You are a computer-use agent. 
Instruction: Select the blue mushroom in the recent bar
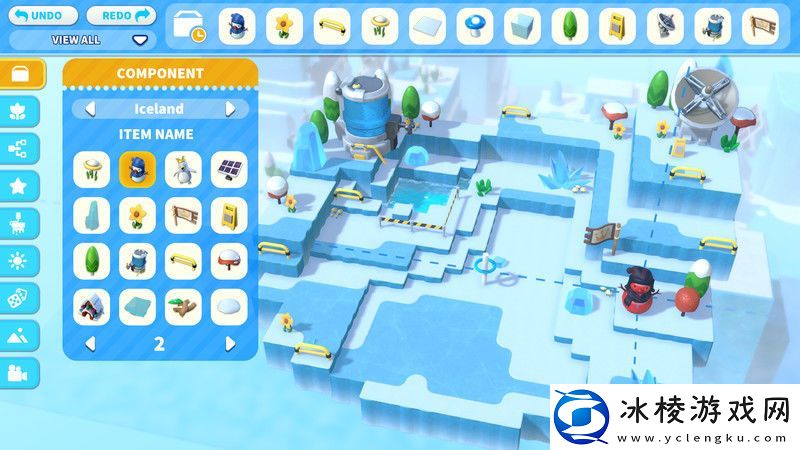[x=475, y=26]
